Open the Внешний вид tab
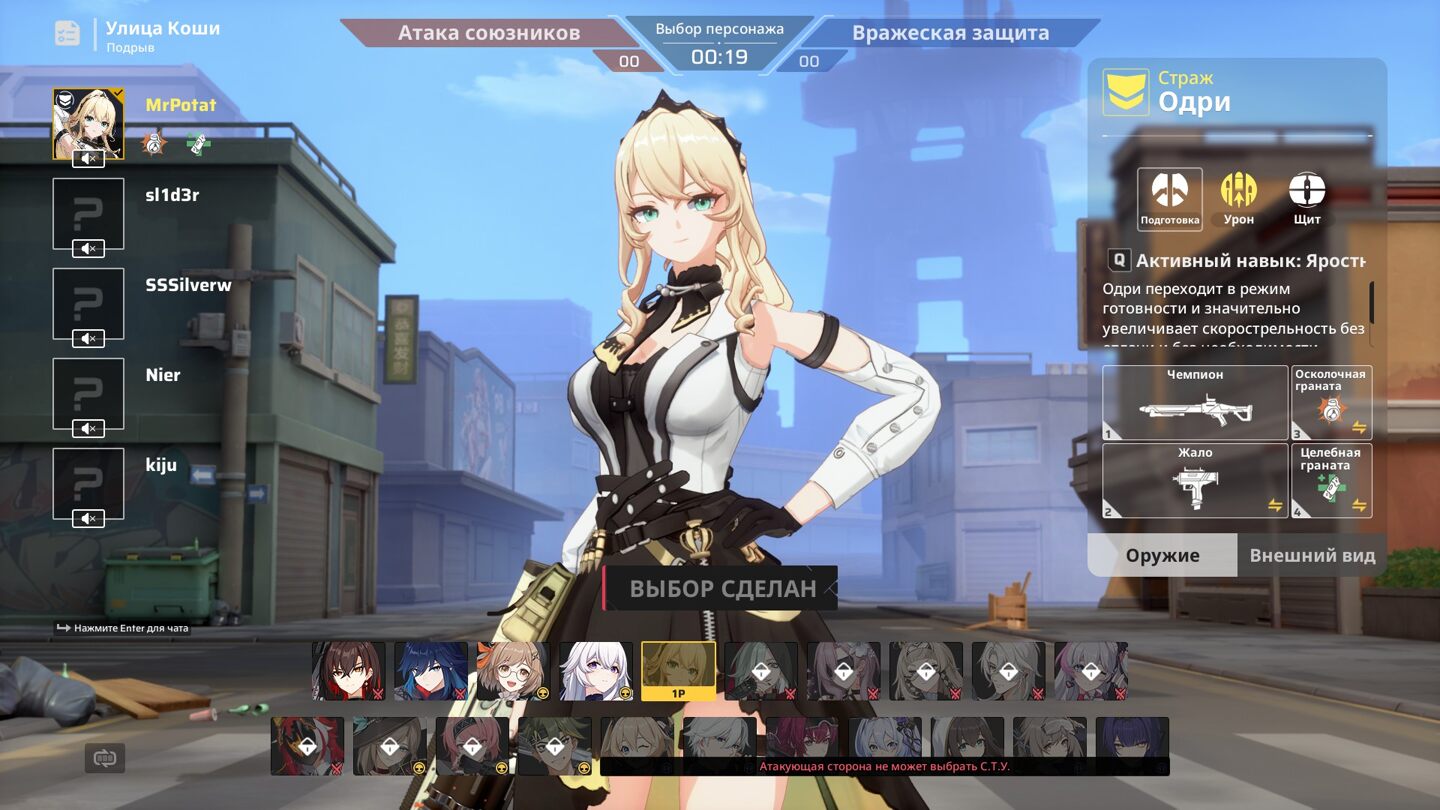Image resolution: width=1440 pixels, height=810 pixels. pyautogui.click(x=1312, y=555)
